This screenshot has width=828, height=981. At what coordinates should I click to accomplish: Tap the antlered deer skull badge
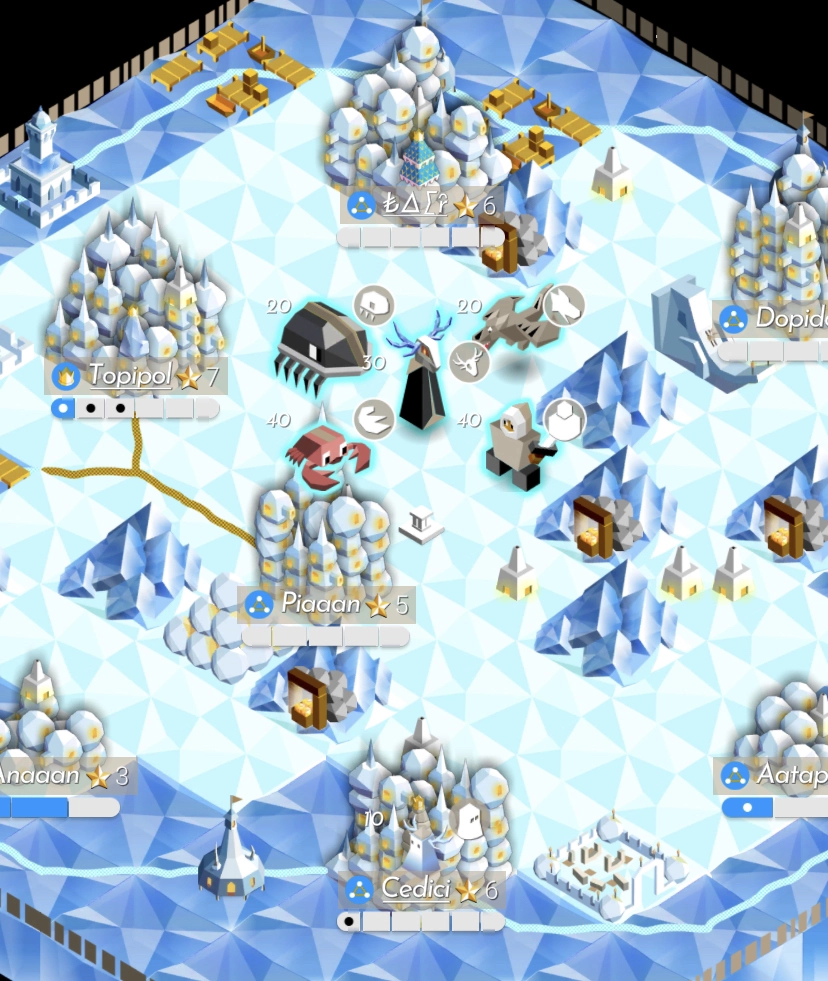(469, 360)
